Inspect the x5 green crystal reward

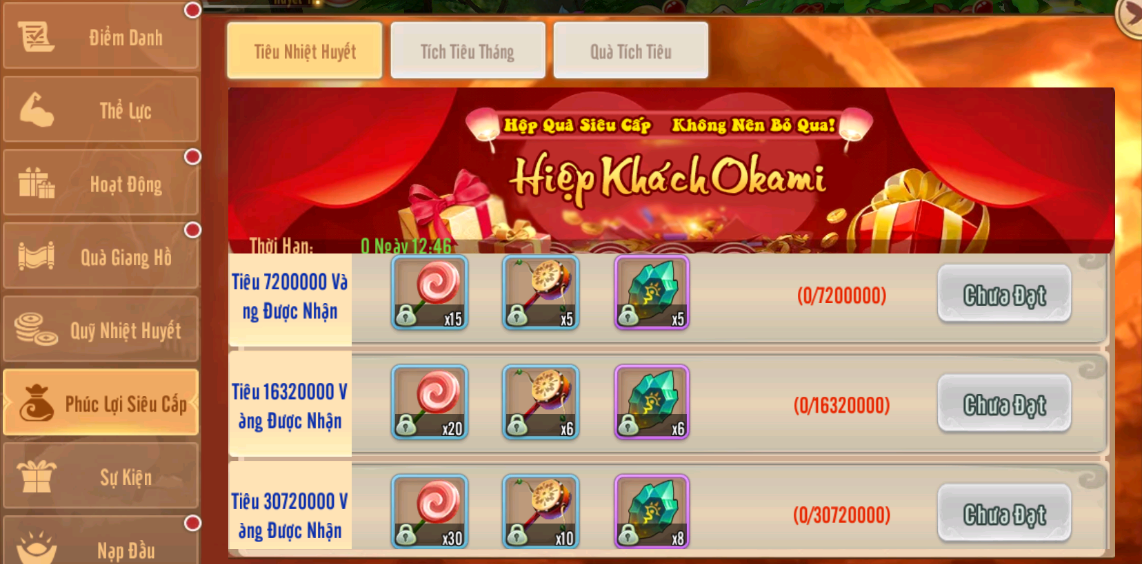click(x=651, y=292)
